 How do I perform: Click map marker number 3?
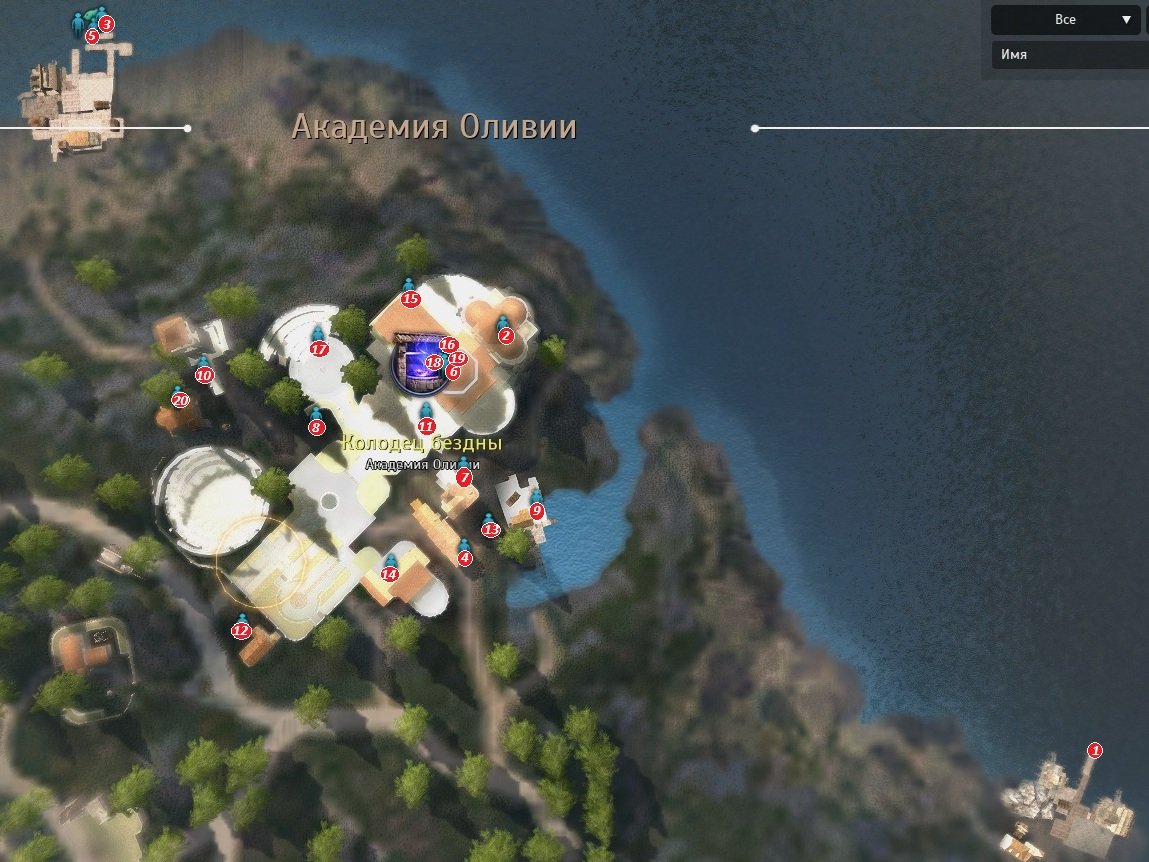pos(106,23)
